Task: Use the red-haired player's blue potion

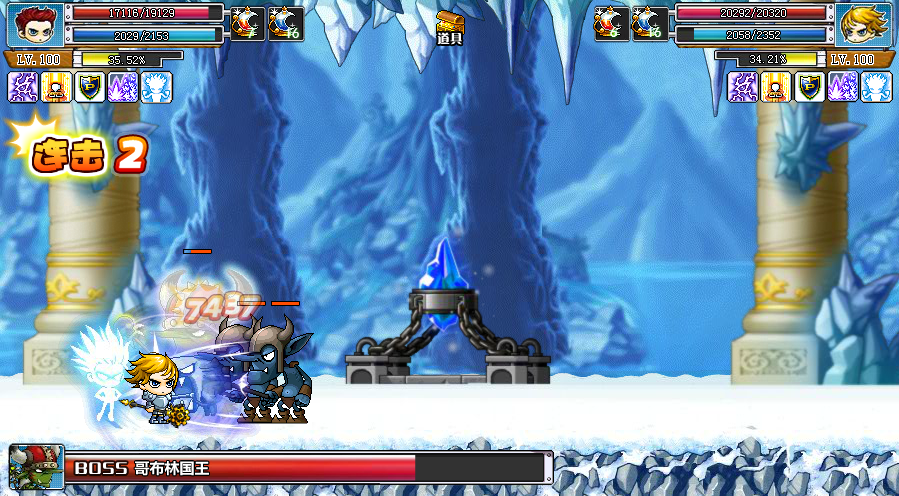Action: 286,22
